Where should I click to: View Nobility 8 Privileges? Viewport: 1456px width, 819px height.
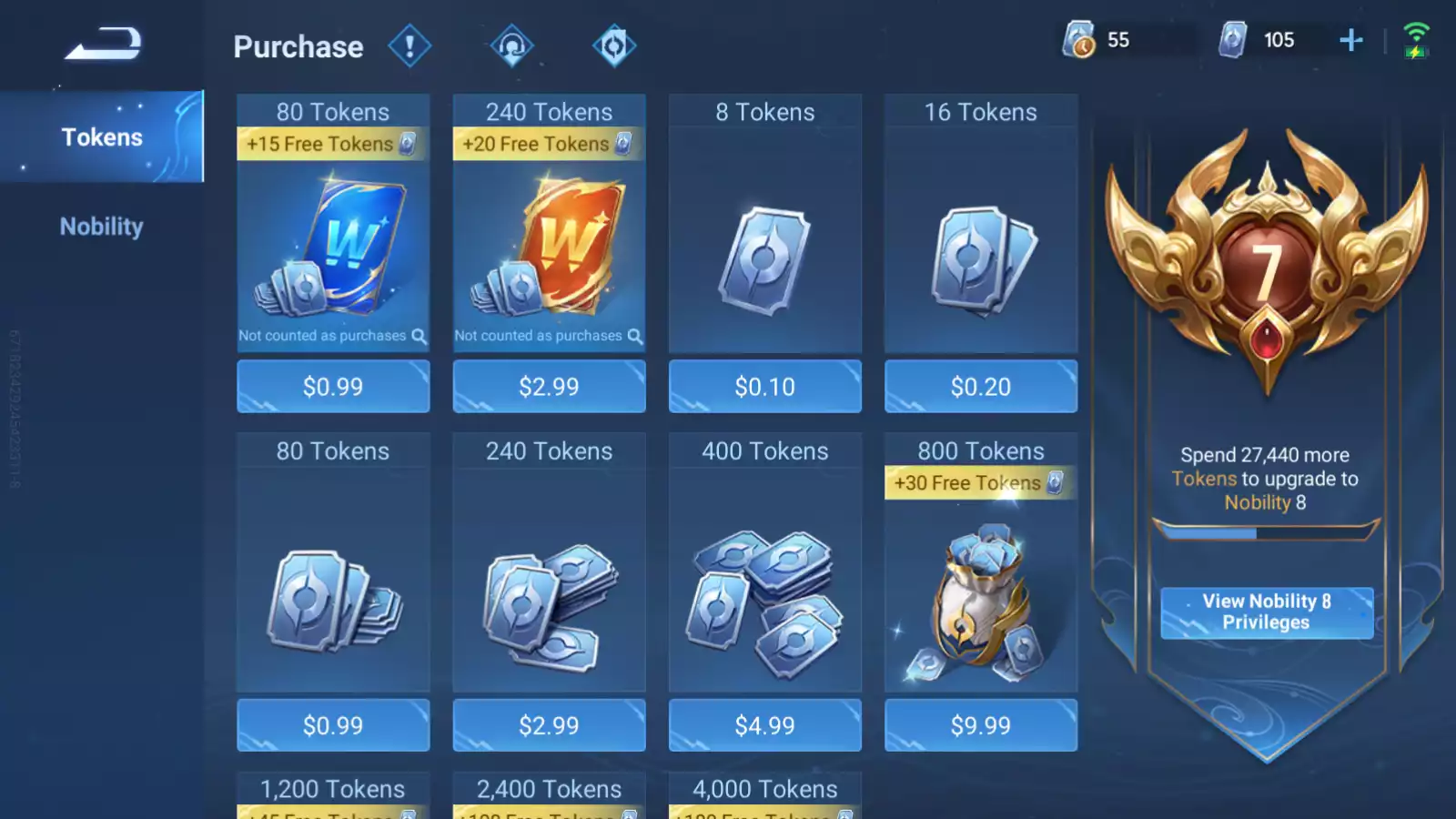pos(1266,612)
